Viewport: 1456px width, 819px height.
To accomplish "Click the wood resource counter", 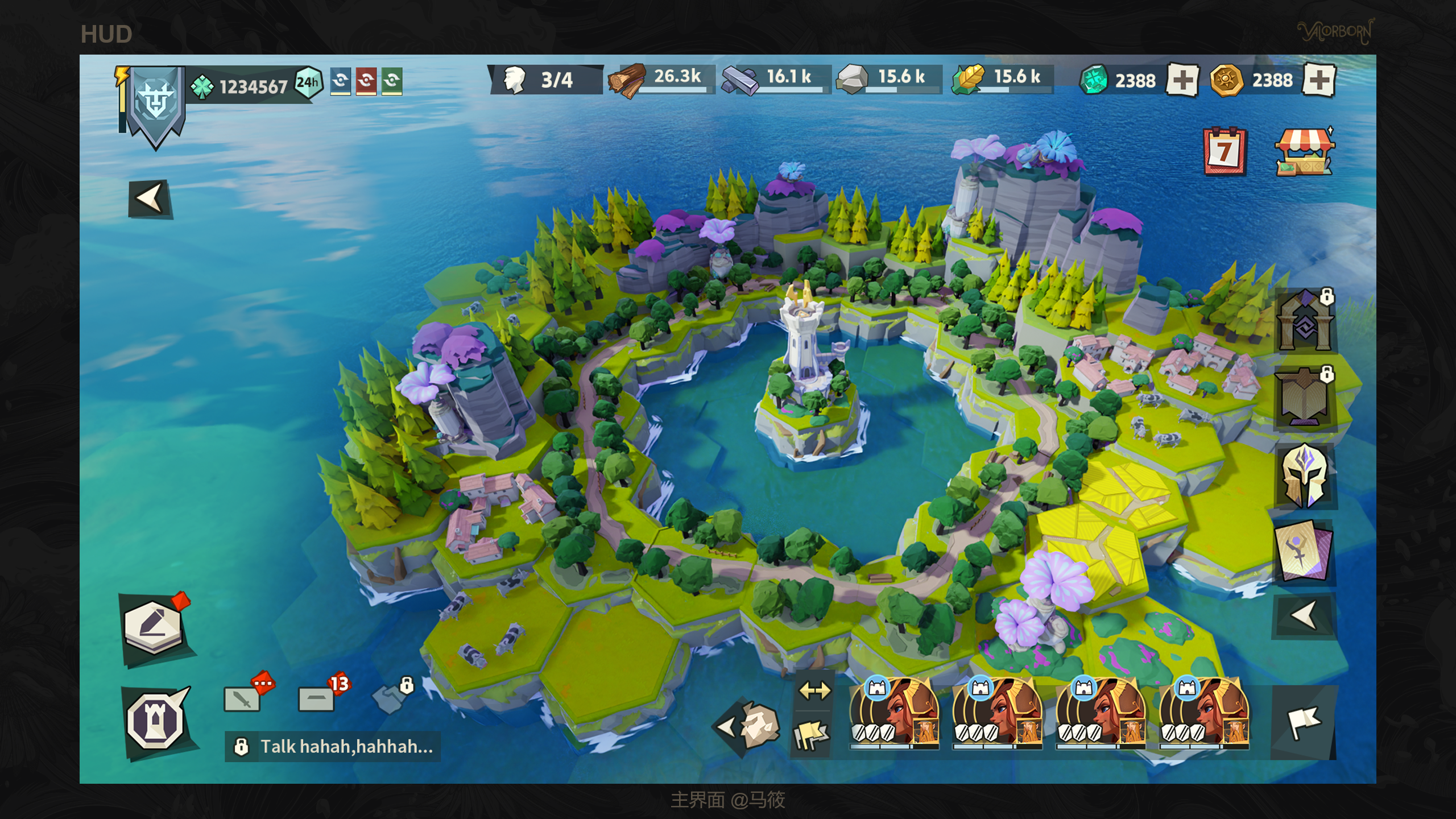I will (x=660, y=78).
